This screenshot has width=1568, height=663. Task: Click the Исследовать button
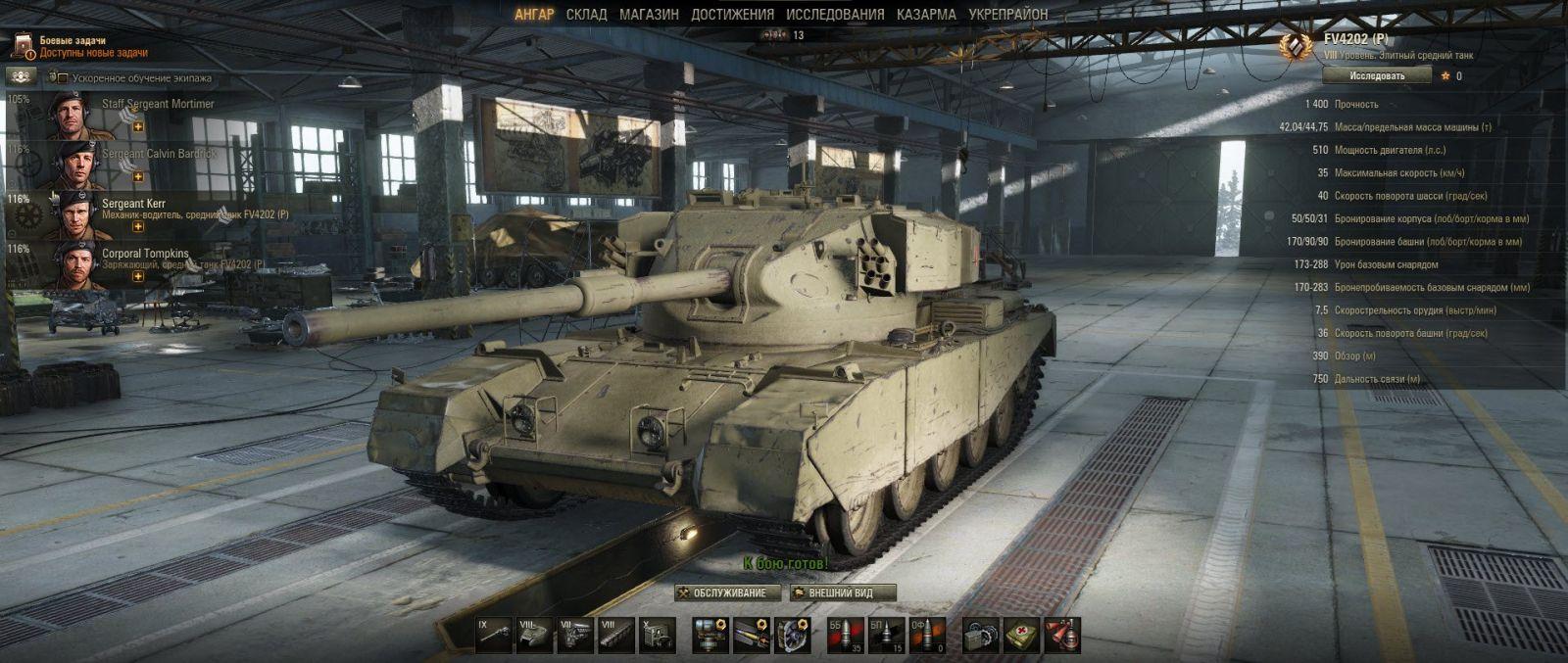point(1377,75)
